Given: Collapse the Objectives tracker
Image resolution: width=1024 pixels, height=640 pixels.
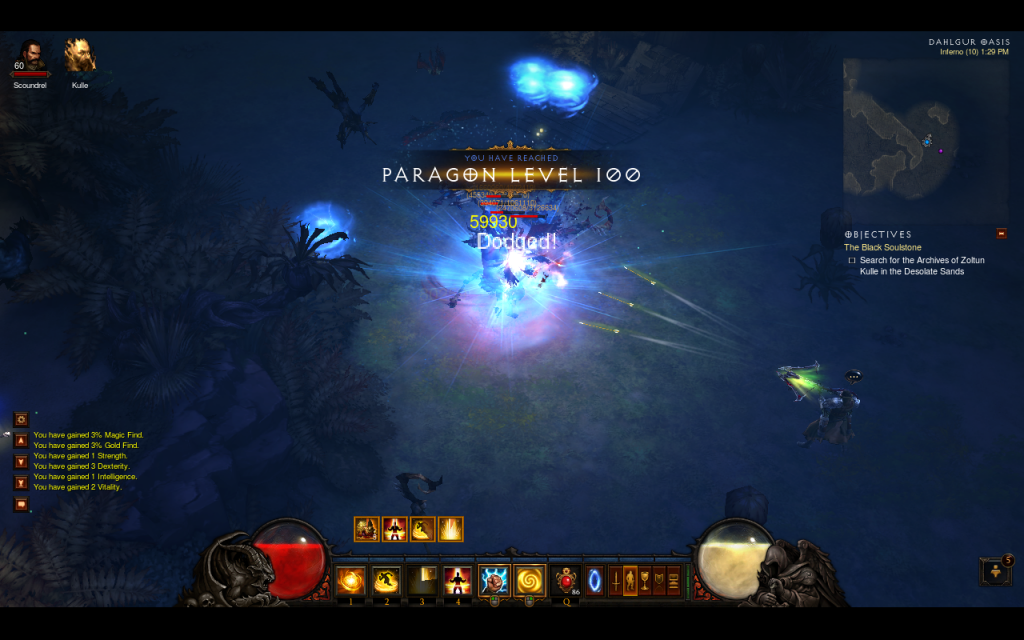Looking at the screenshot, I should click(1001, 234).
